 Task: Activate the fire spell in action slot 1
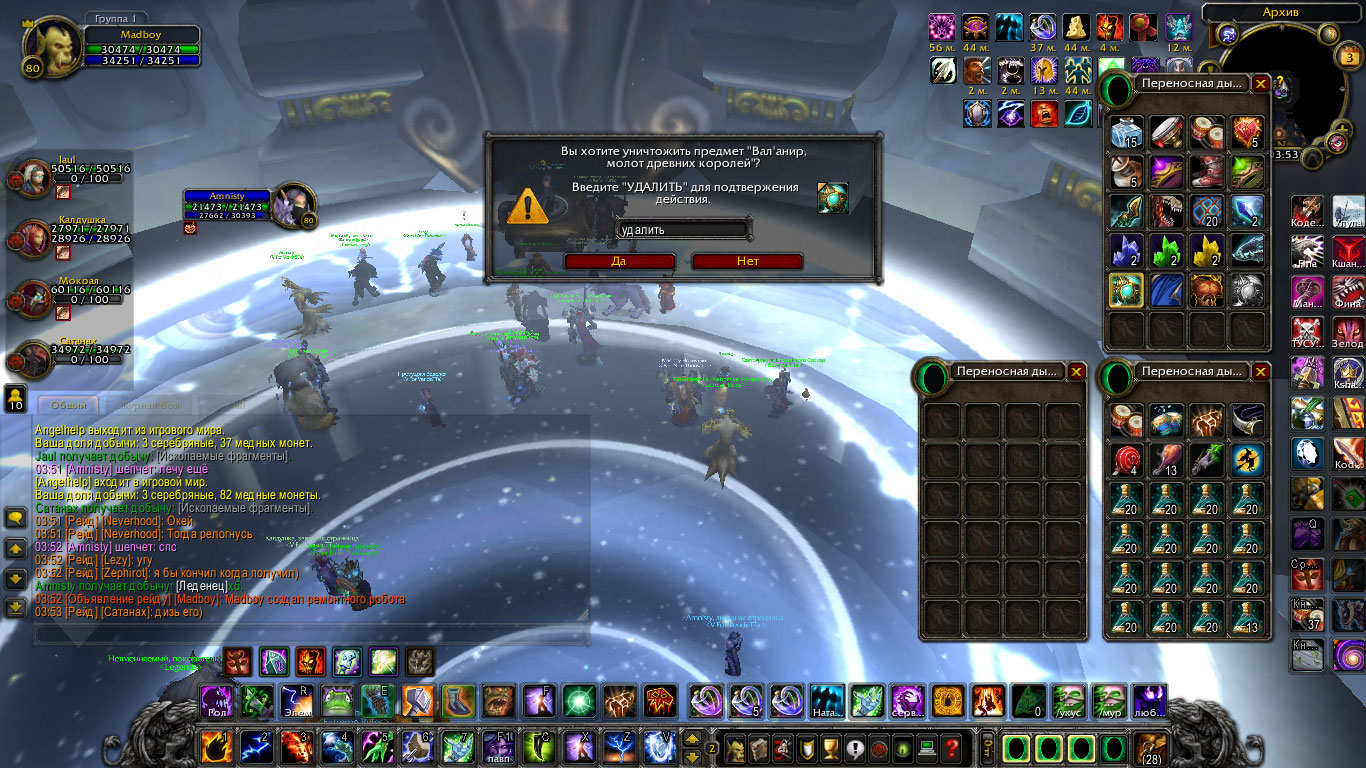[x=217, y=747]
